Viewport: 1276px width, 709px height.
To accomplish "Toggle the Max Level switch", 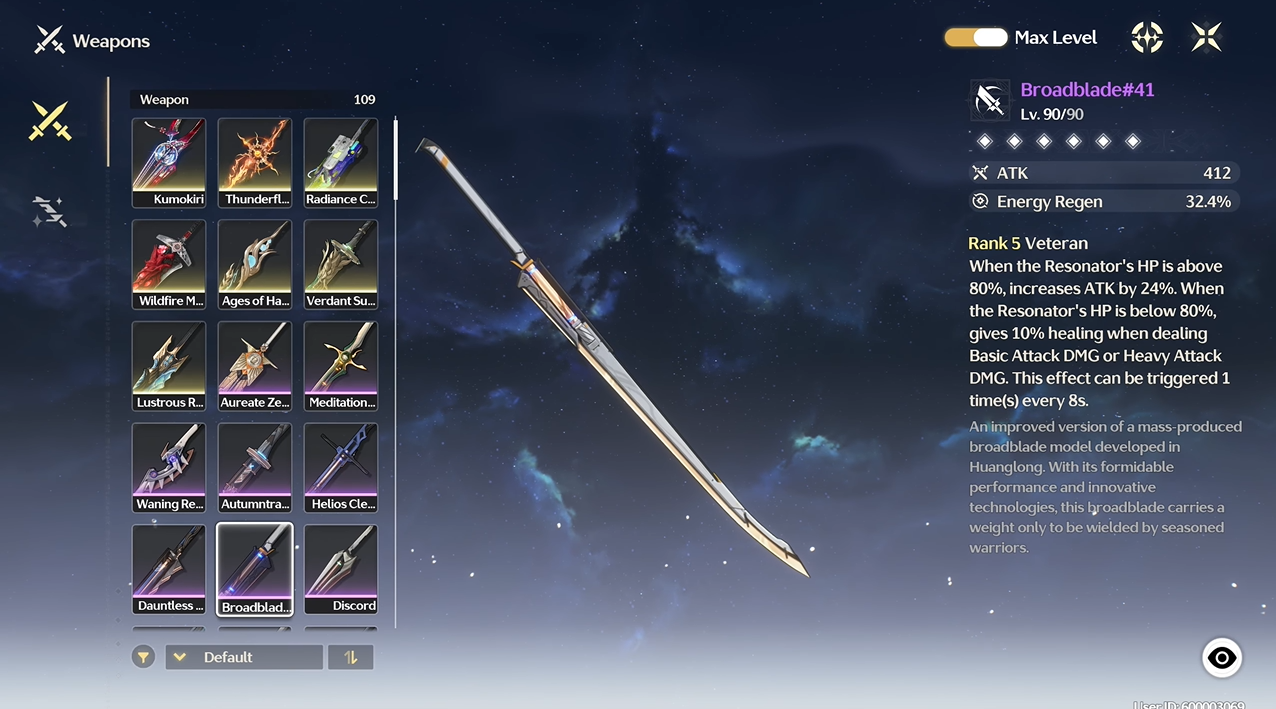I will tap(976, 38).
